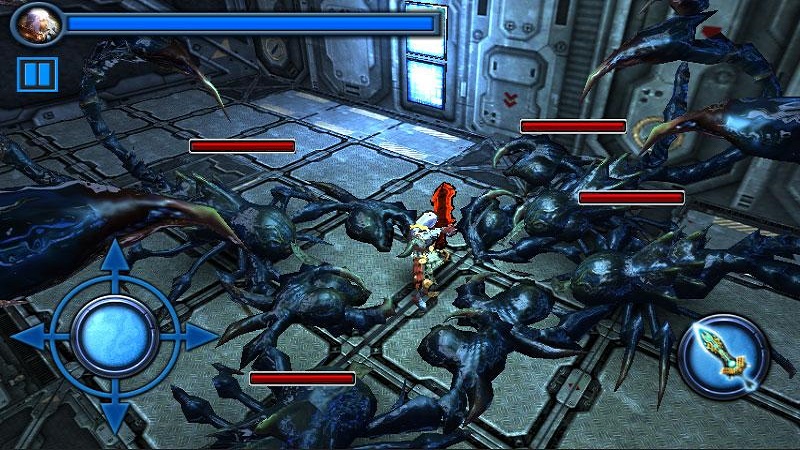Image resolution: width=800 pixels, height=450 pixels.
Task: Tap the sword attack button
Action: point(723,357)
